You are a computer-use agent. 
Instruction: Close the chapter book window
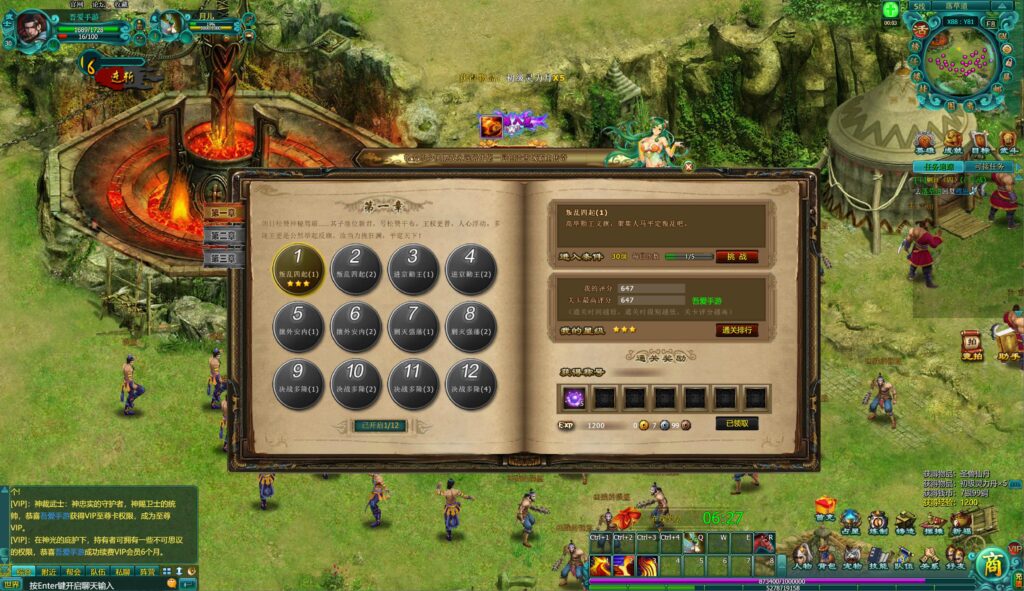pyautogui.click(x=688, y=166)
